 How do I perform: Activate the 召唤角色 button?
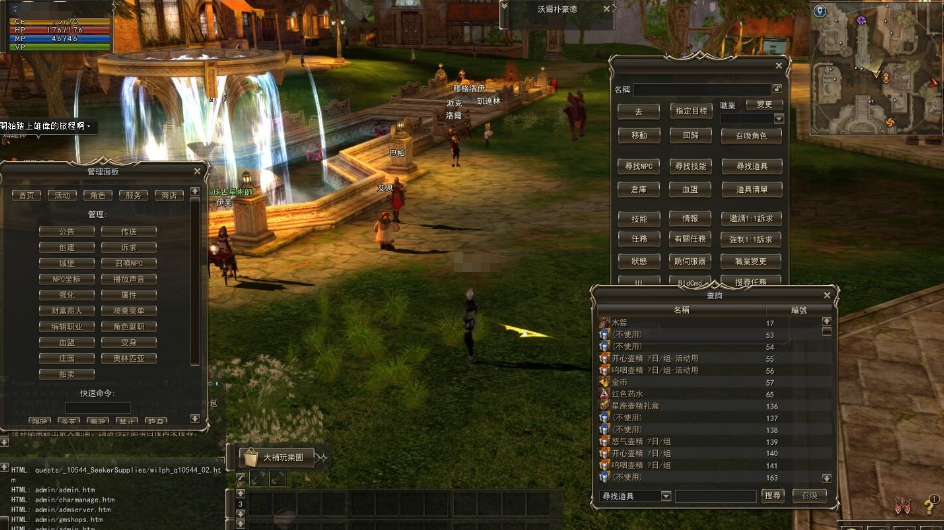click(751, 136)
